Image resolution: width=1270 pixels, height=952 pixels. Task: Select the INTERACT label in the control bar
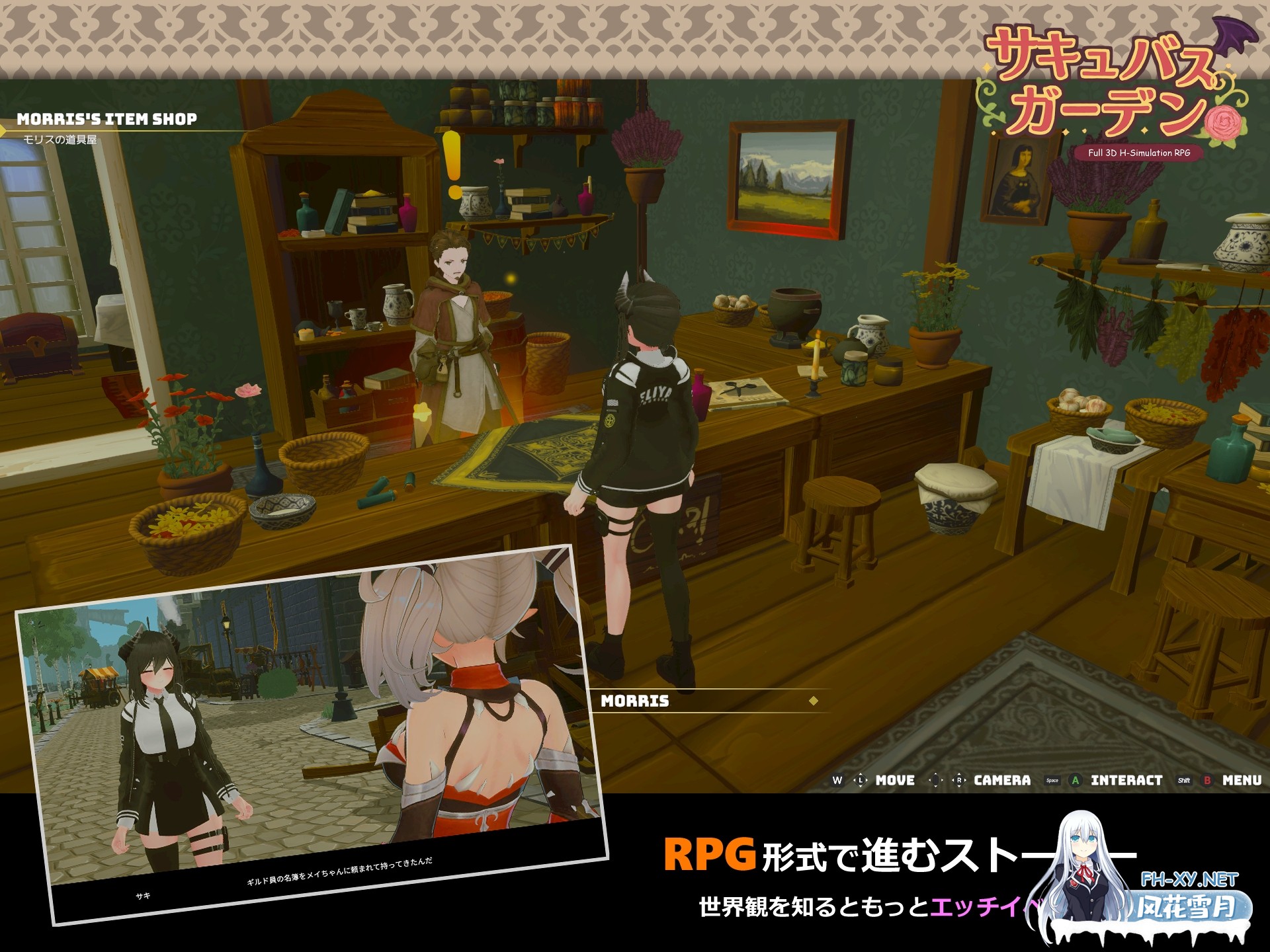pos(1126,780)
